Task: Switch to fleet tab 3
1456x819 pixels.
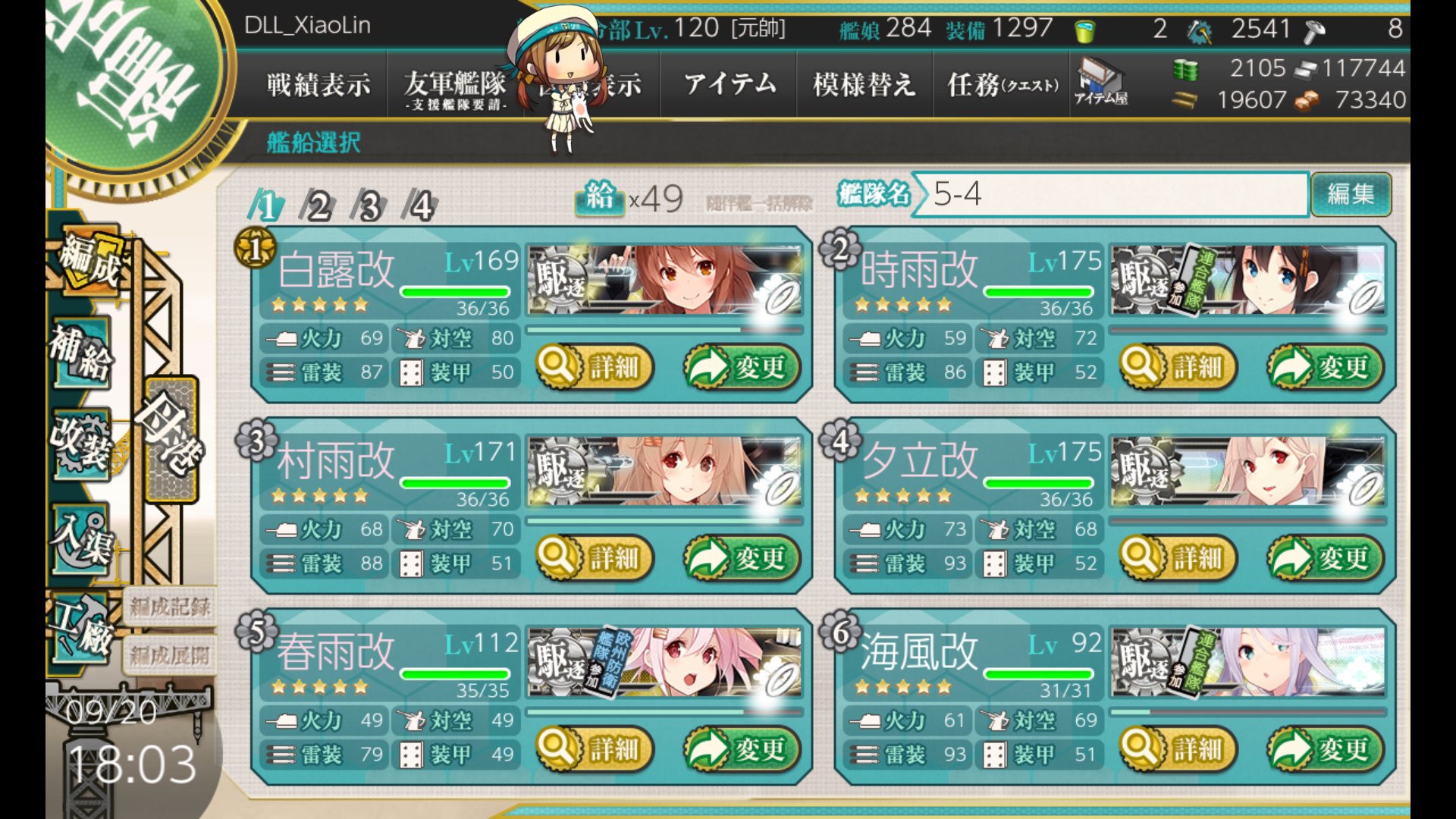Action: coord(369,206)
